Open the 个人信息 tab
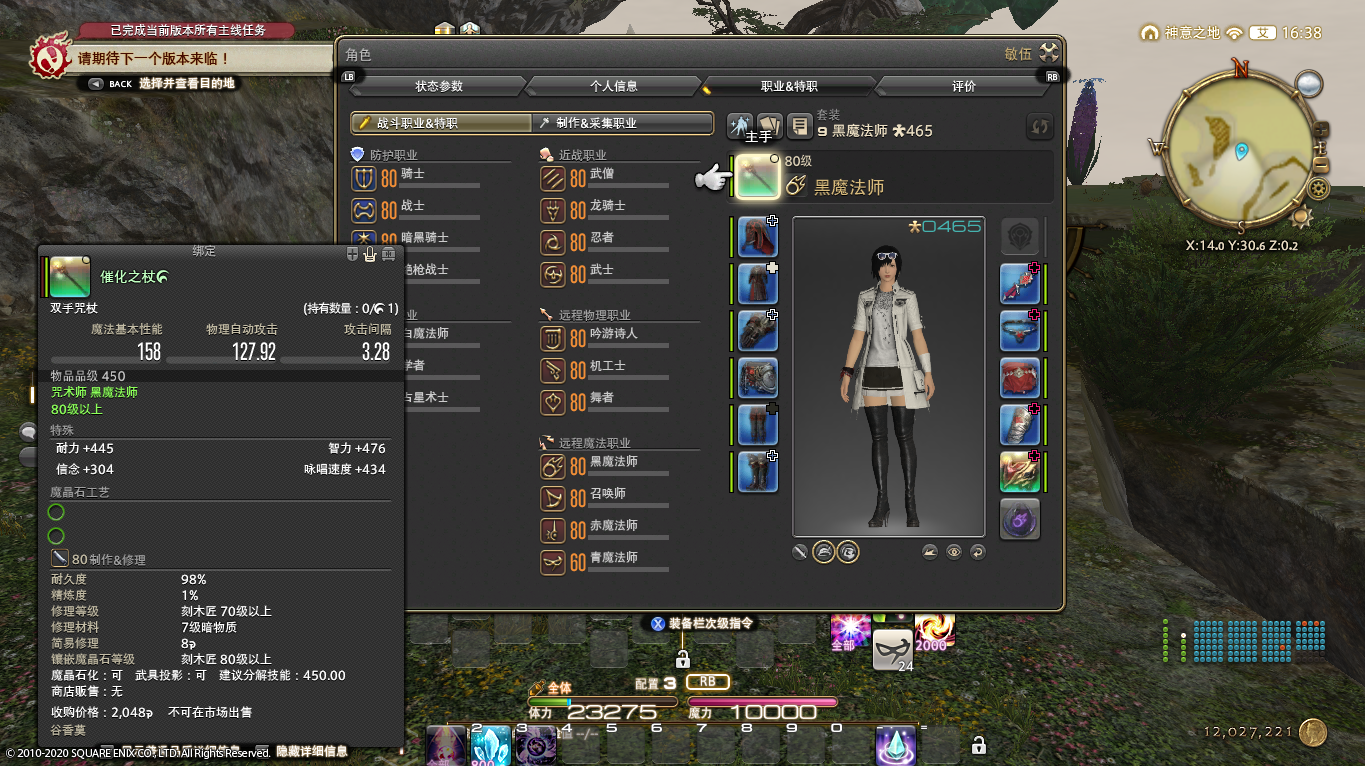Viewport: 1365px width, 766px height. coord(614,86)
